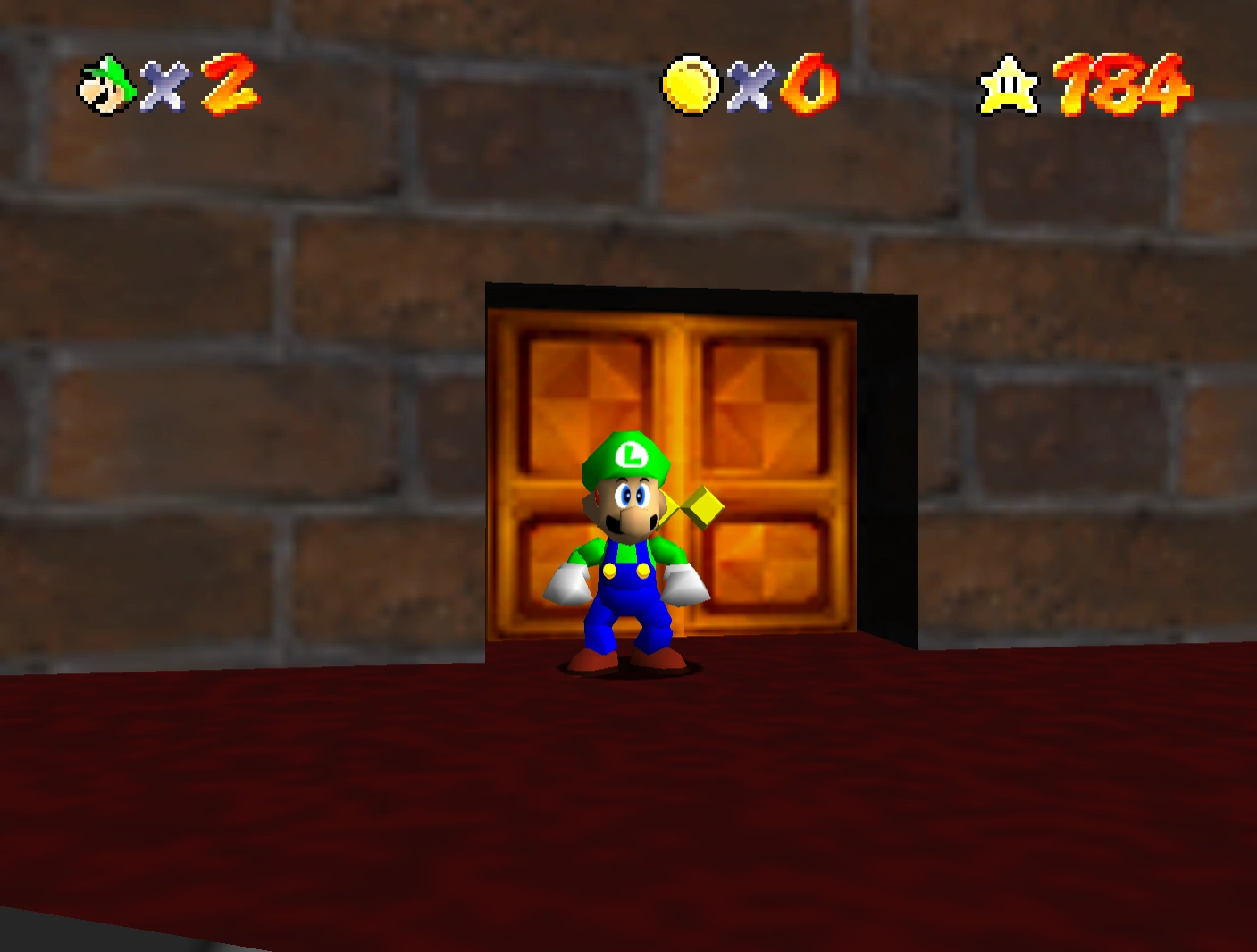Click the doorframe above the door
1257x952 pixels.
[x=670, y=295]
